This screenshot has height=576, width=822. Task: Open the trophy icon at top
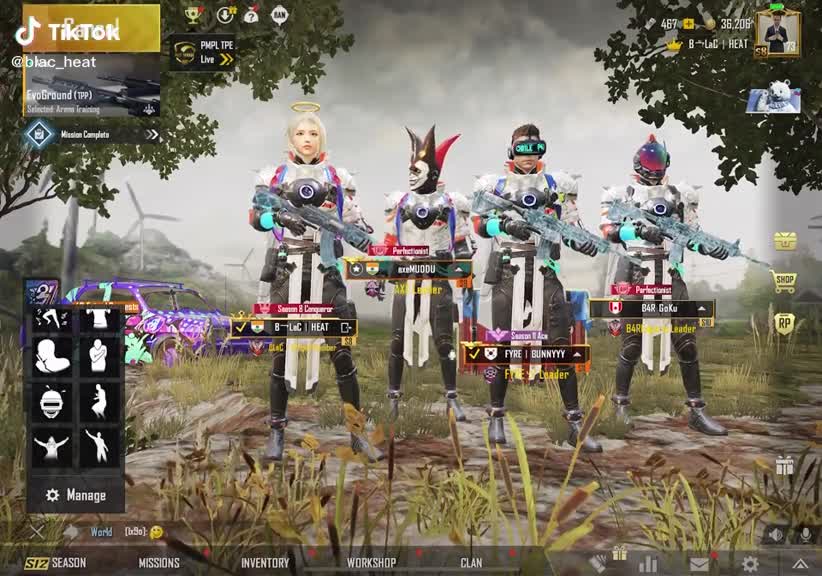tap(193, 14)
